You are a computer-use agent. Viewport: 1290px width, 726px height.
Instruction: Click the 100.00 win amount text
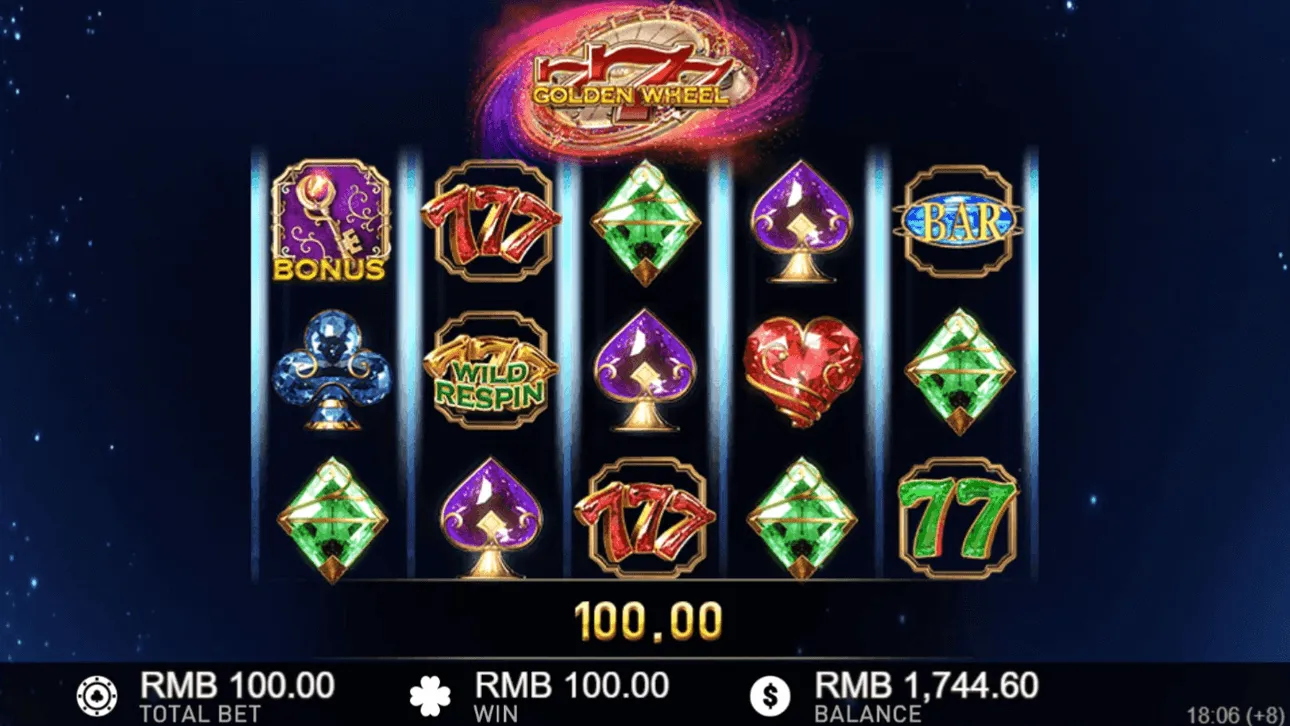coord(650,620)
